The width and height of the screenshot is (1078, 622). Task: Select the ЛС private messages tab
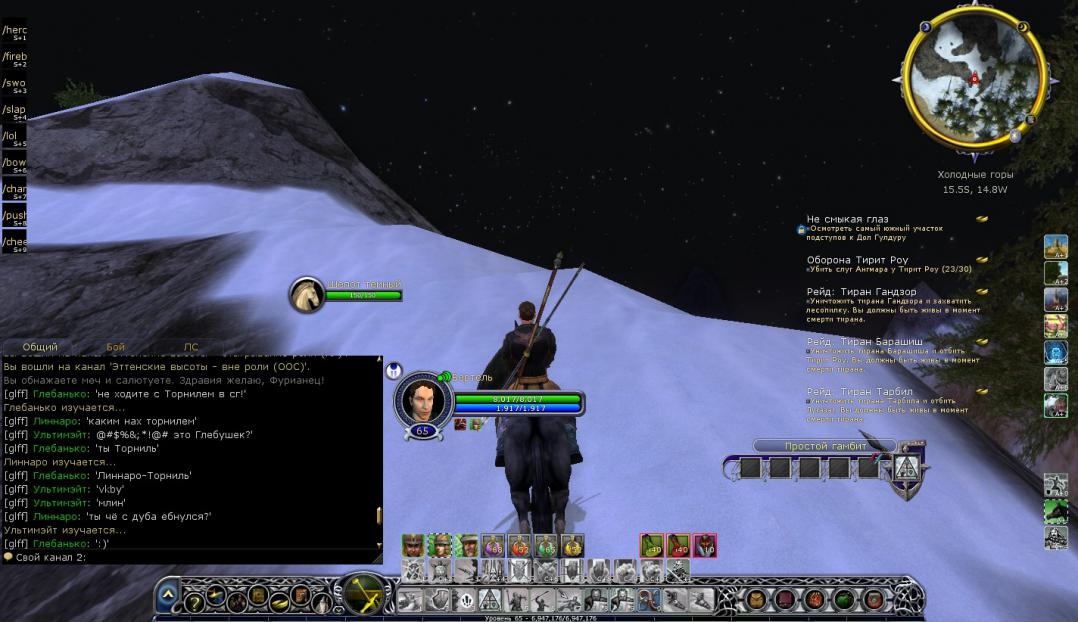[191, 347]
